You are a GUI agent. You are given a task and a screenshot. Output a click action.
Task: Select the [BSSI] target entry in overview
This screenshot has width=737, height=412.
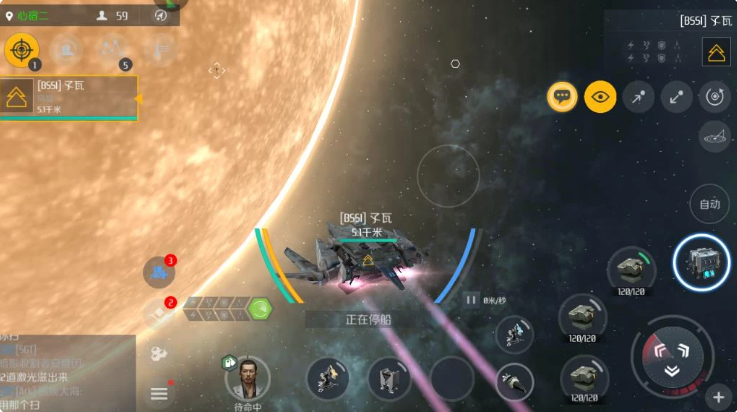pyautogui.click(x=69, y=97)
